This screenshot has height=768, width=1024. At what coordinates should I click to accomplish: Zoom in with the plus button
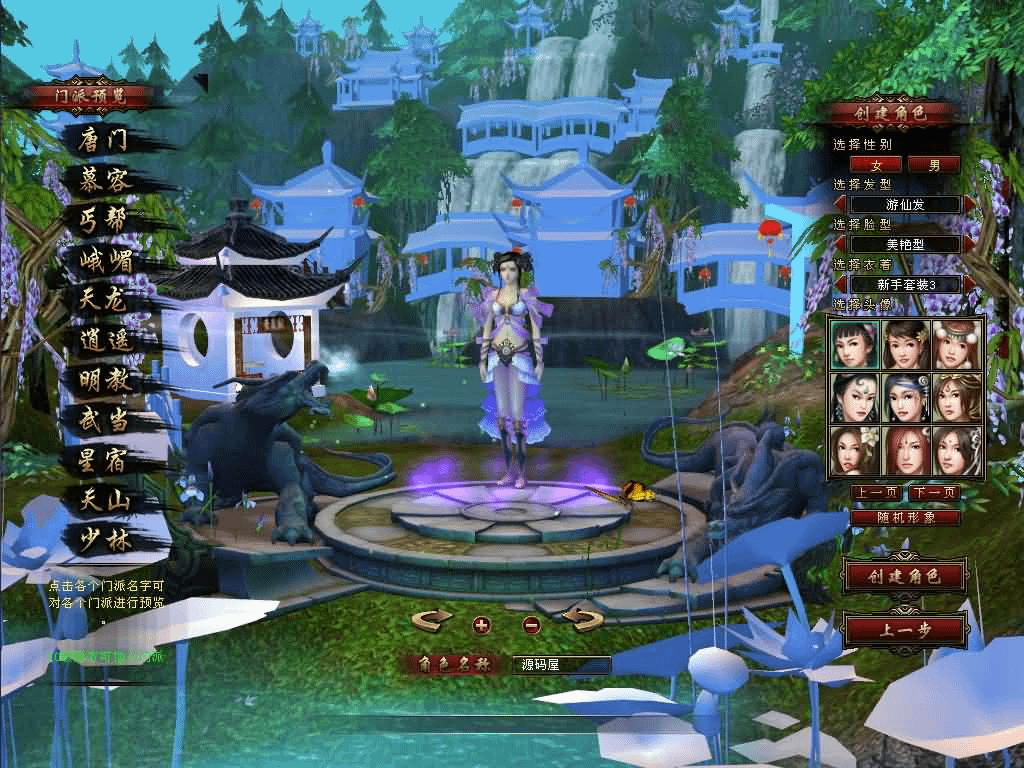tap(481, 625)
